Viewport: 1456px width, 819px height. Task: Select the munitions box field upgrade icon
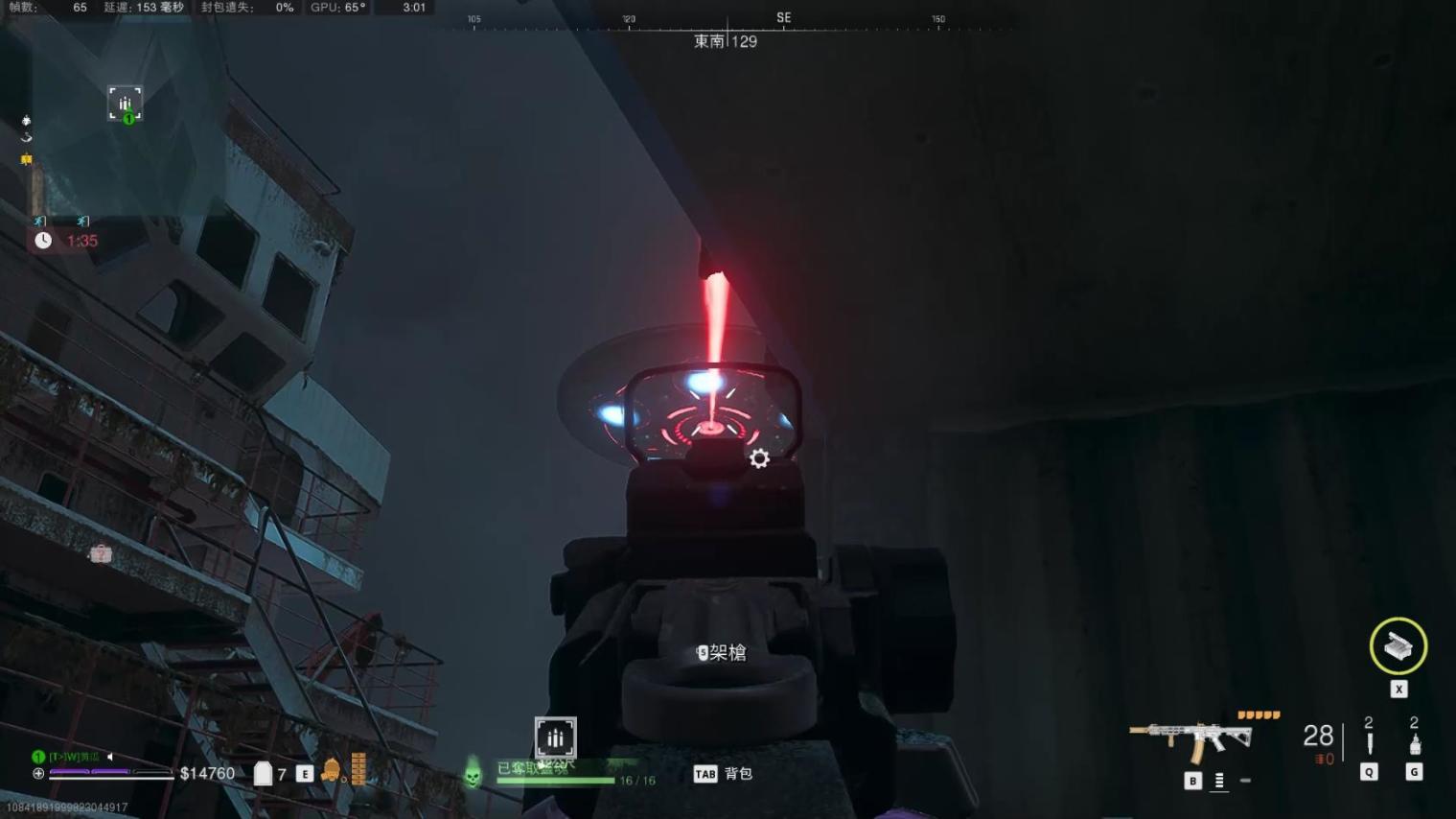click(1398, 646)
